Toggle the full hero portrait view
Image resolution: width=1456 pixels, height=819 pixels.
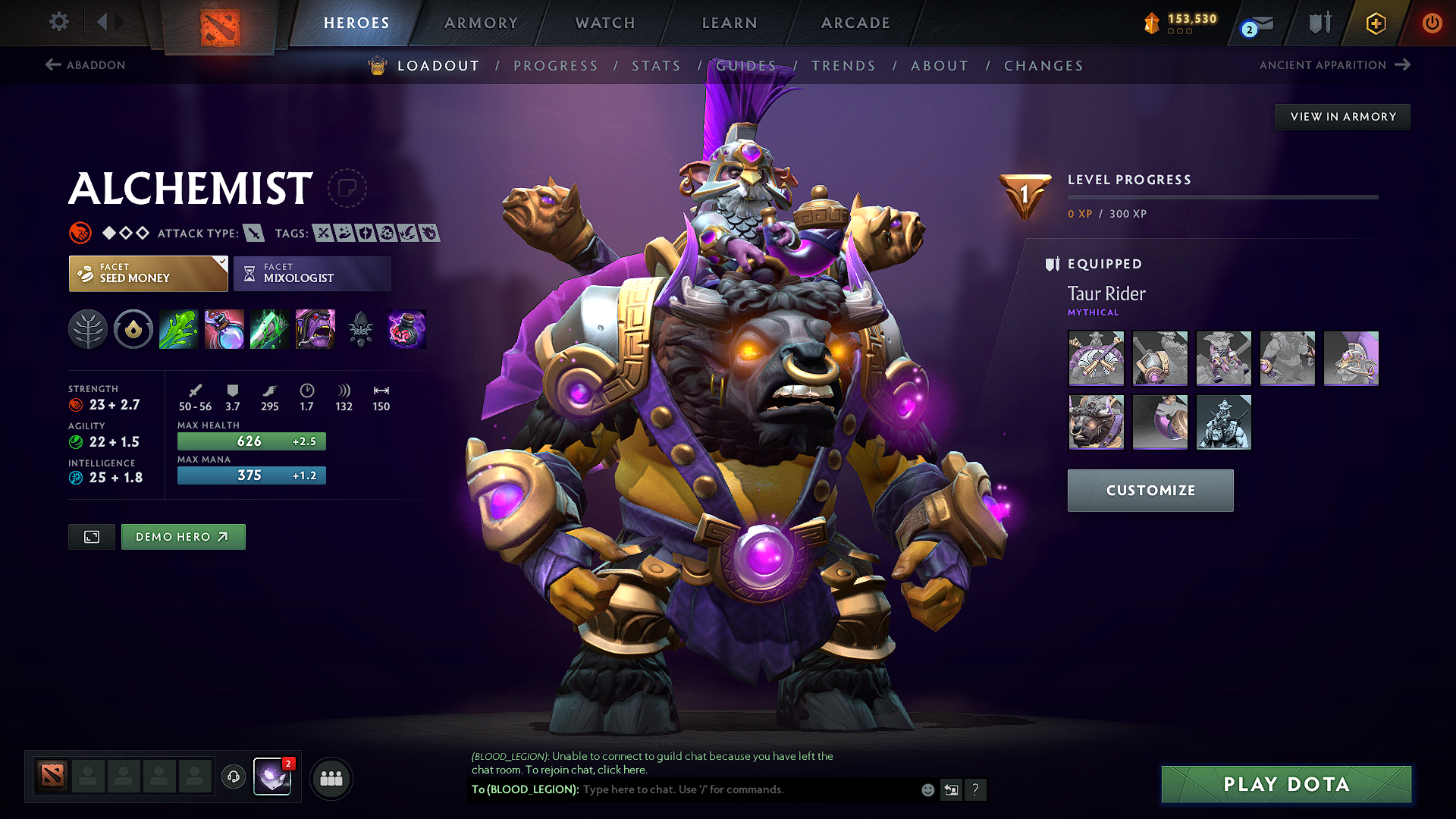coord(91,536)
